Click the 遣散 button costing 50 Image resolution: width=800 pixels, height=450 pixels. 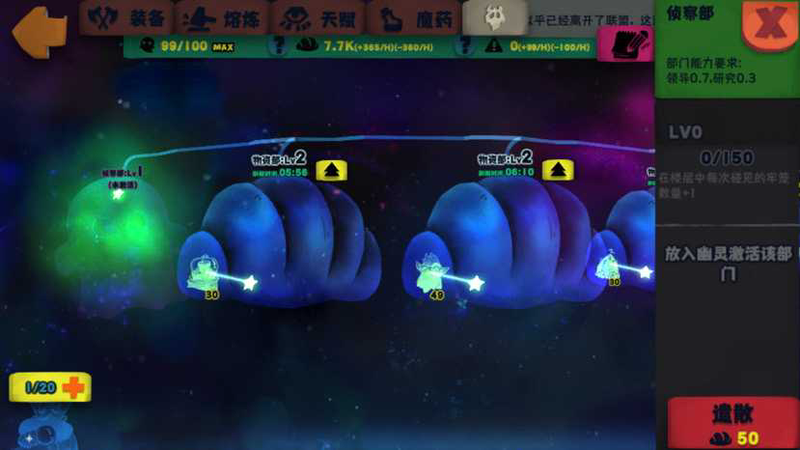point(733,422)
